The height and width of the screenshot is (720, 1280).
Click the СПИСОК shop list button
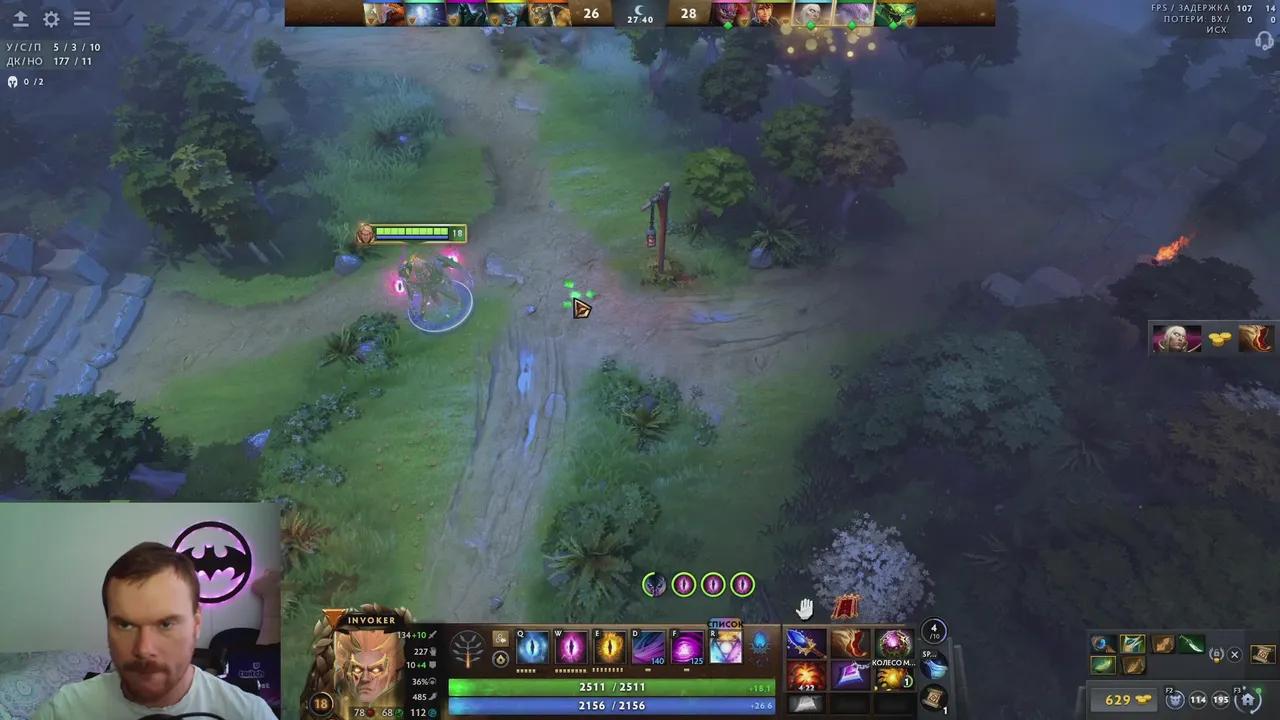pos(724,622)
